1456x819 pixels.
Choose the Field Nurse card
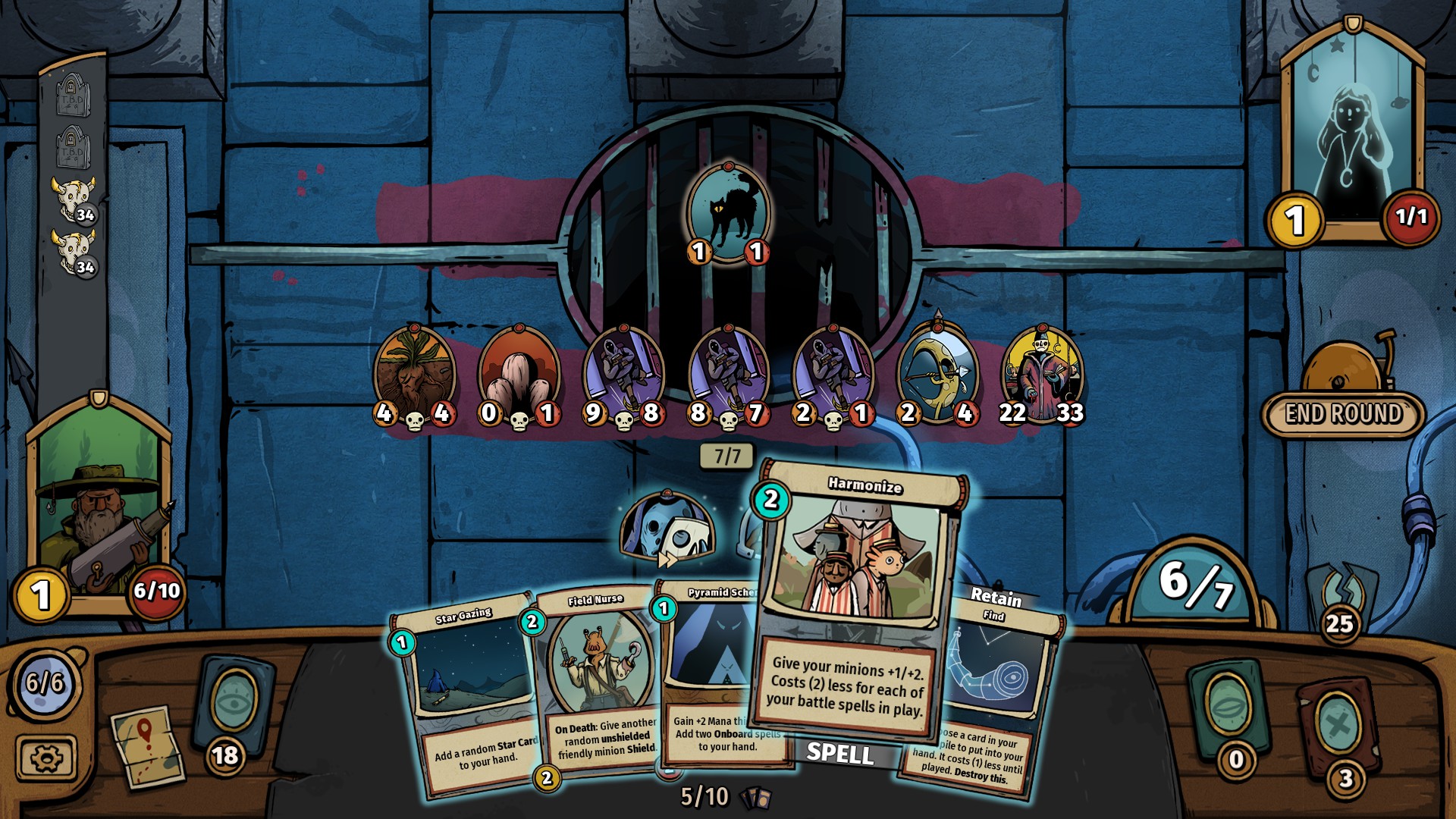(x=595, y=682)
